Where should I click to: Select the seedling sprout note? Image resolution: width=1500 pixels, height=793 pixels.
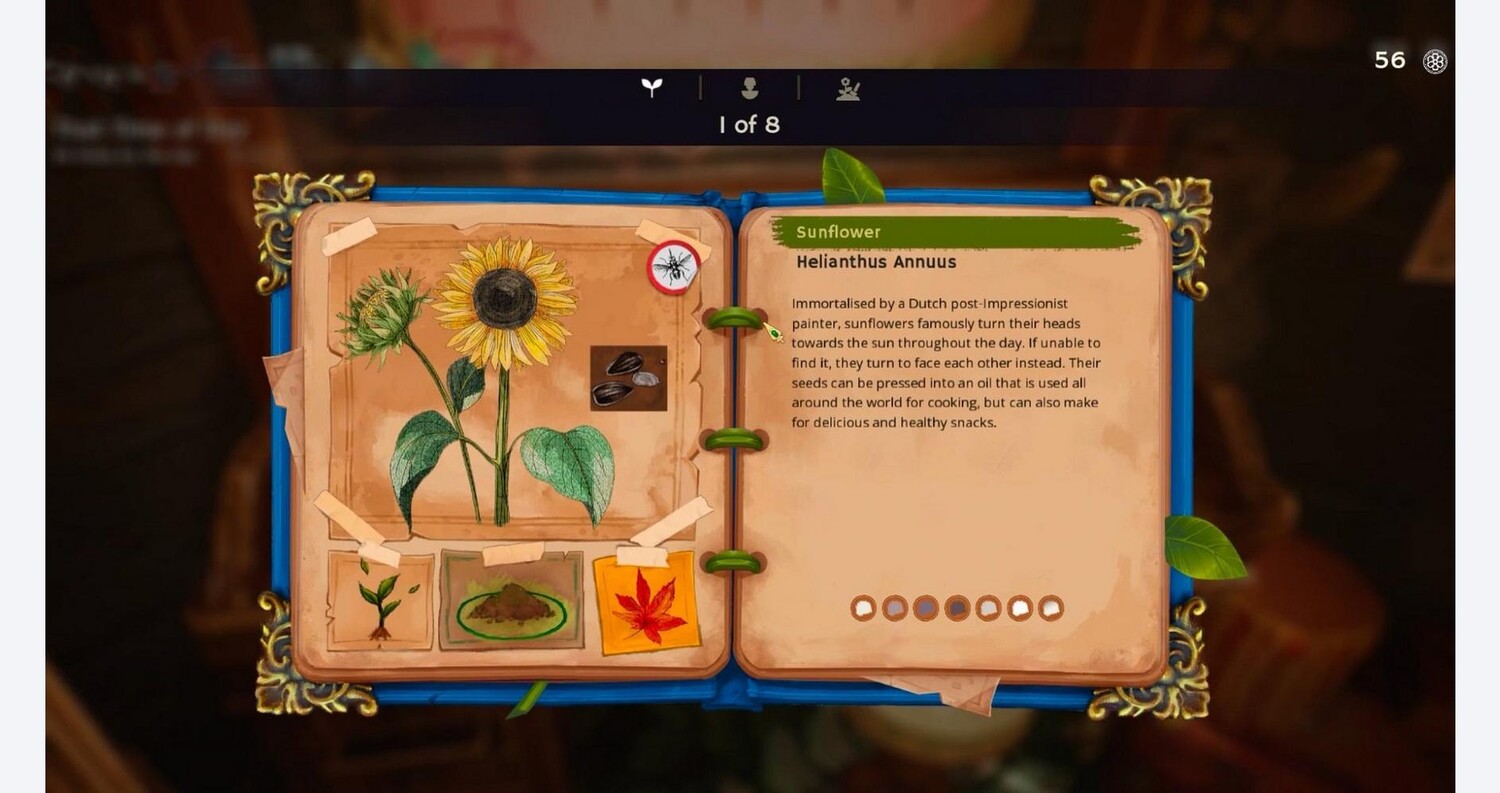380,602
